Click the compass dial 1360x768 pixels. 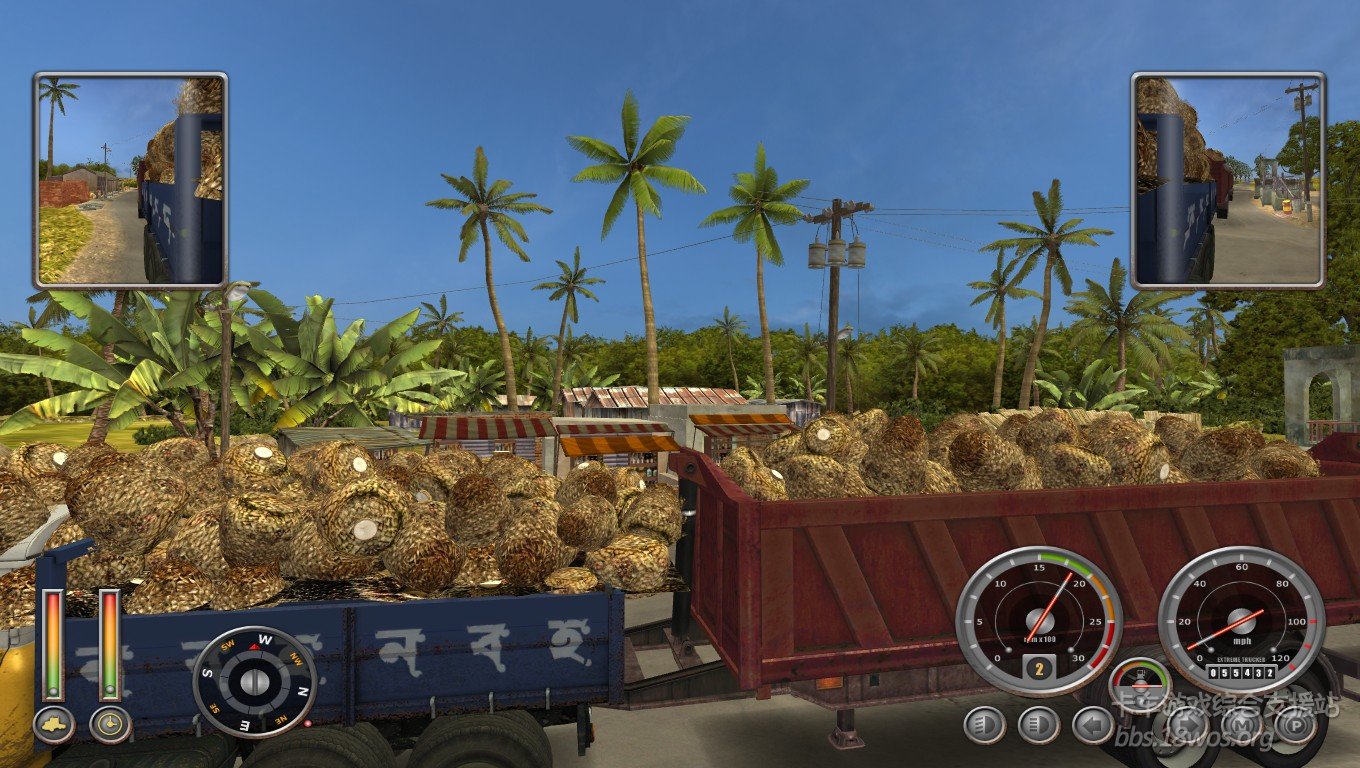pyautogui.click(x=254, y=682)
